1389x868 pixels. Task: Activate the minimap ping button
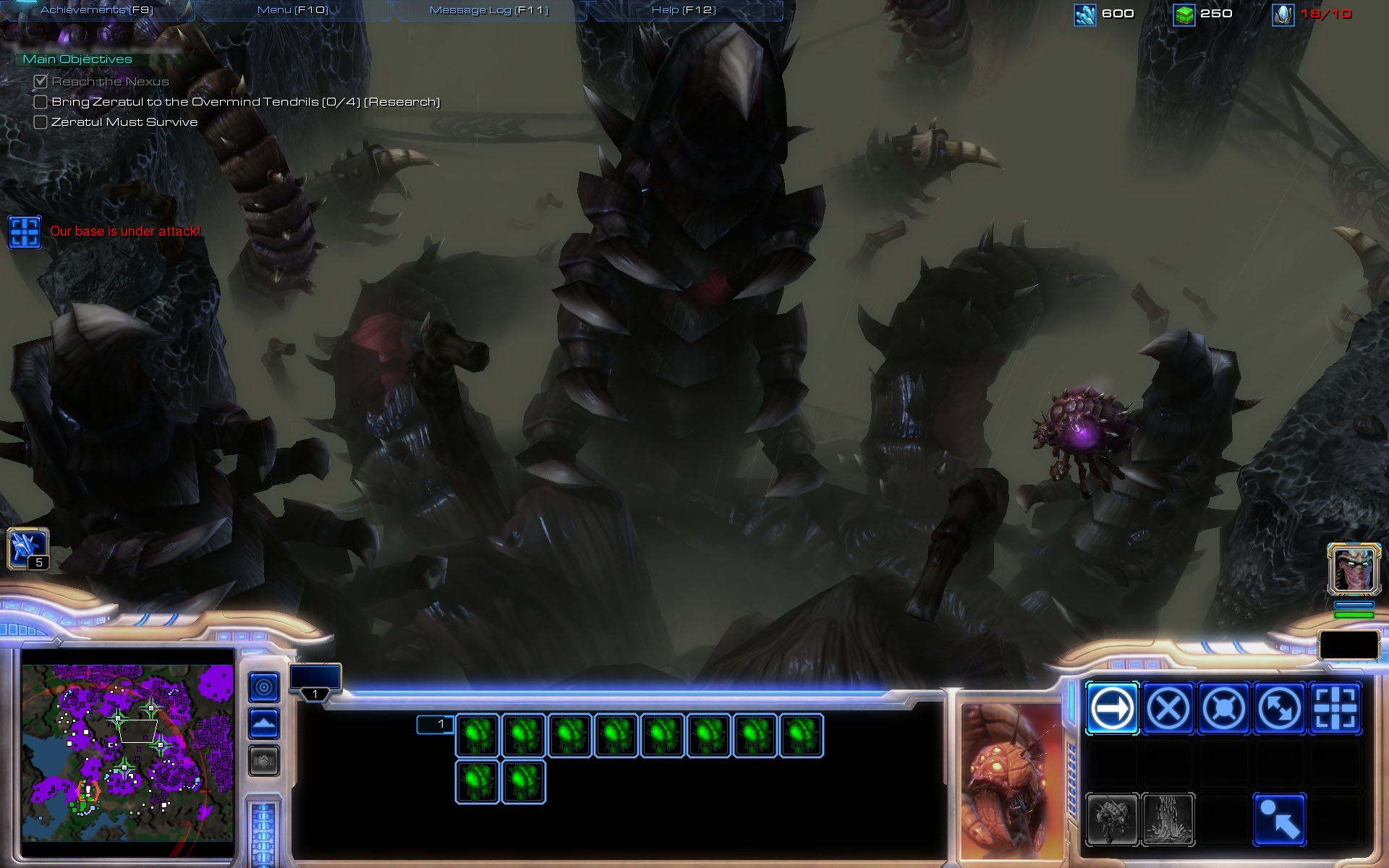[264, 687]
